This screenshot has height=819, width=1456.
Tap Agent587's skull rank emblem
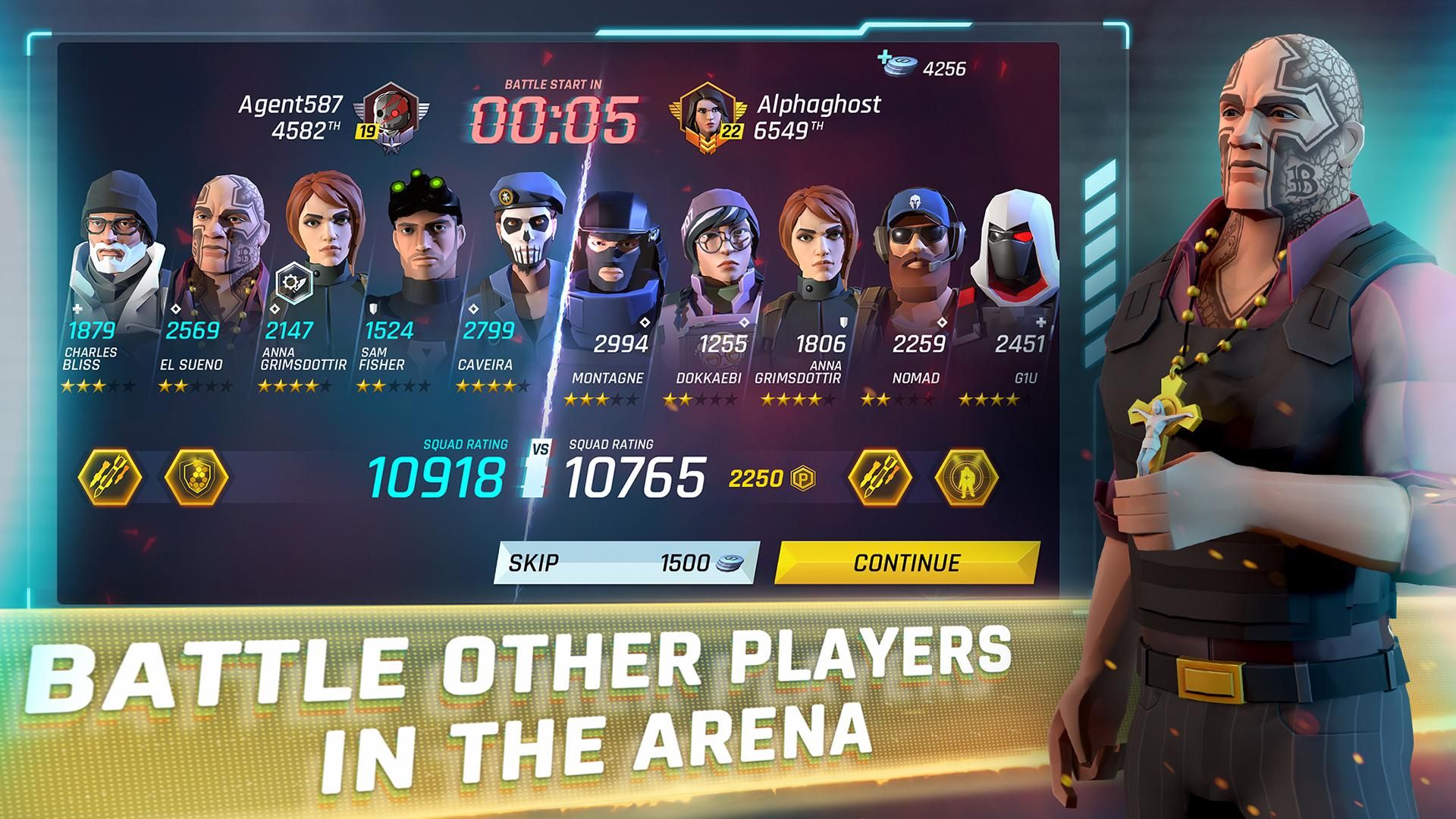[391, 114]
